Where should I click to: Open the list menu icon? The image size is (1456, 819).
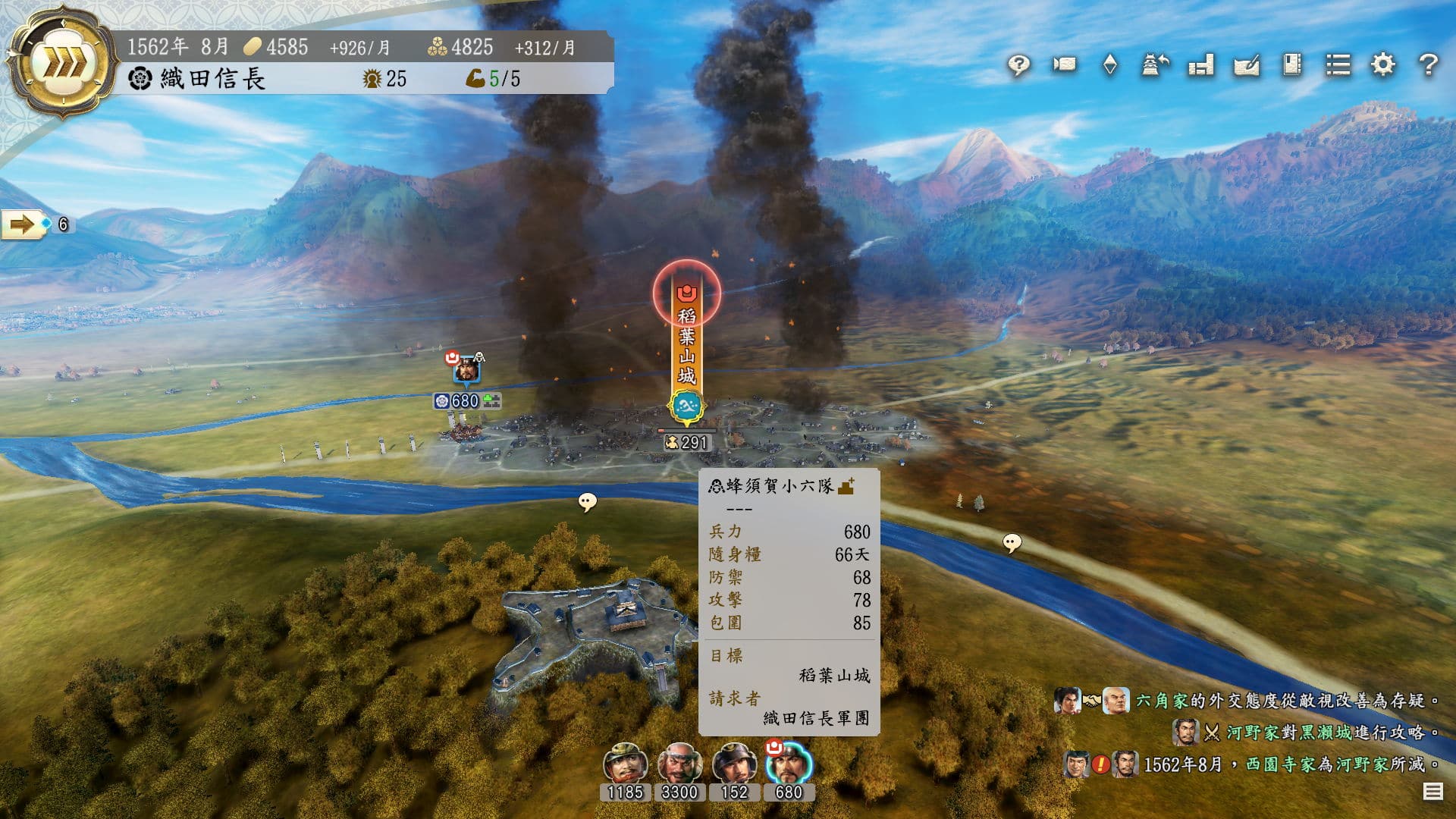[1338, 65]
